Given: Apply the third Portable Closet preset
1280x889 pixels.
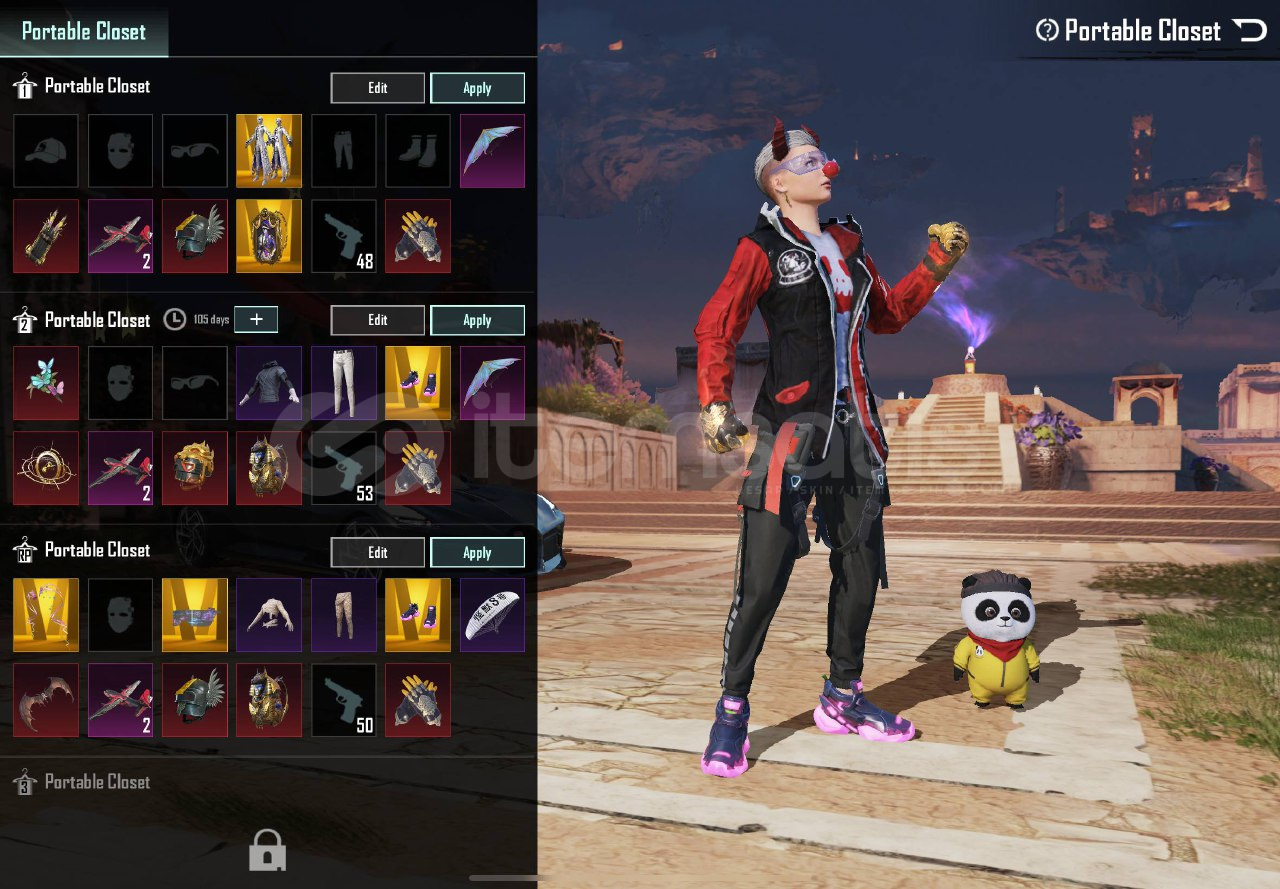Looking at the screenshot, I should coord(477,552).
